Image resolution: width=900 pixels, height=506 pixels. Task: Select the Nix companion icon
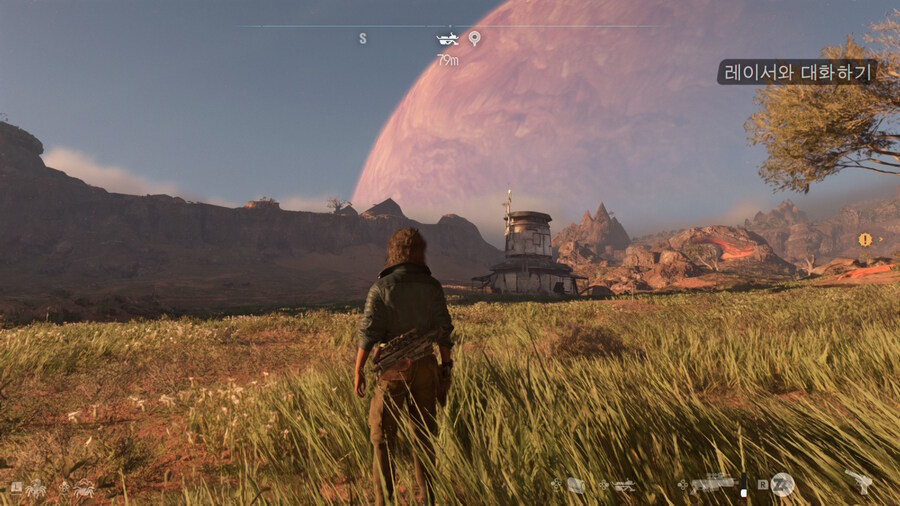click(37, 488)
